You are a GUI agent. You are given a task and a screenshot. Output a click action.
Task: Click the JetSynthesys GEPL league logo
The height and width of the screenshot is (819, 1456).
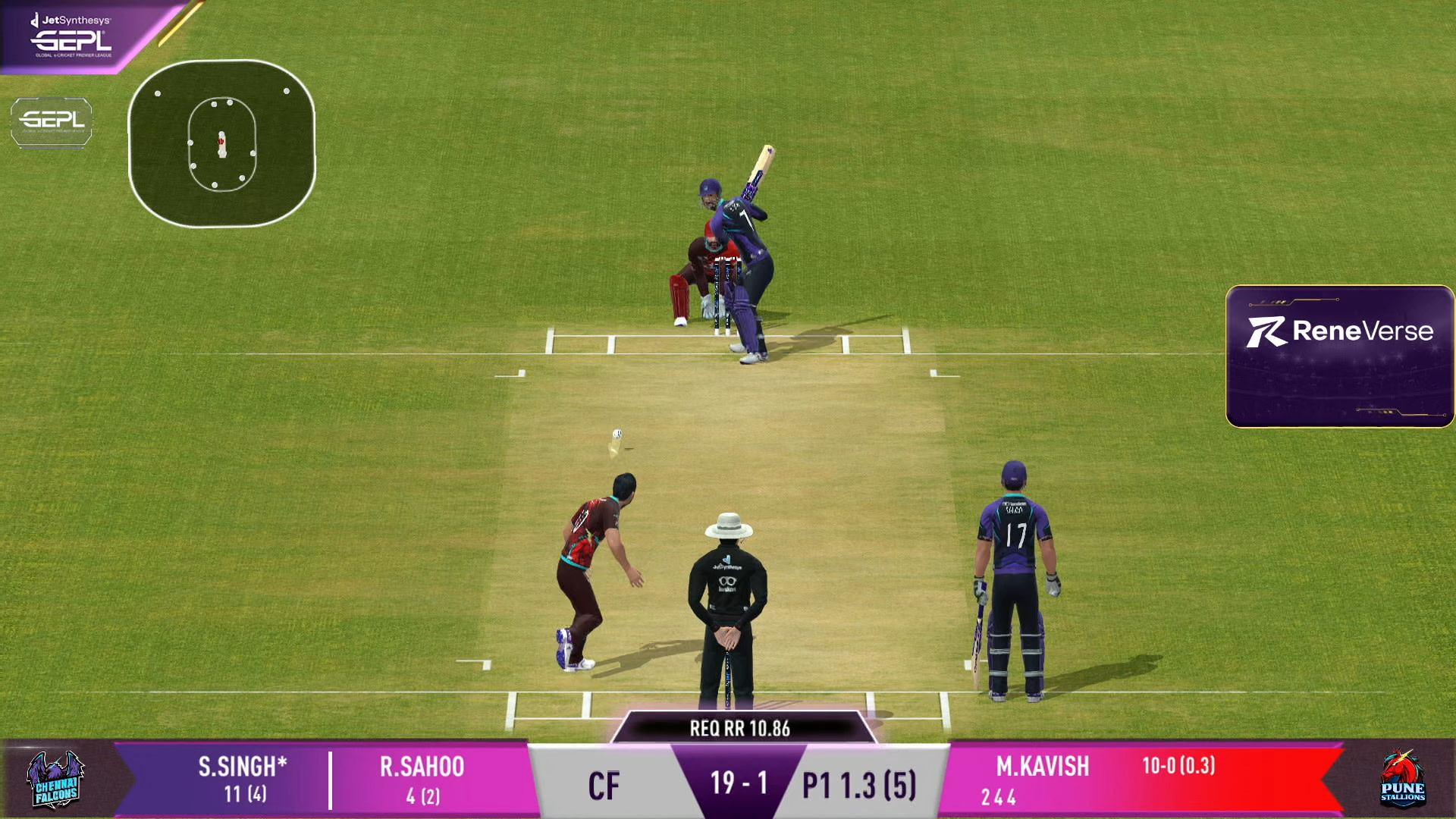[x=73, y=36]
